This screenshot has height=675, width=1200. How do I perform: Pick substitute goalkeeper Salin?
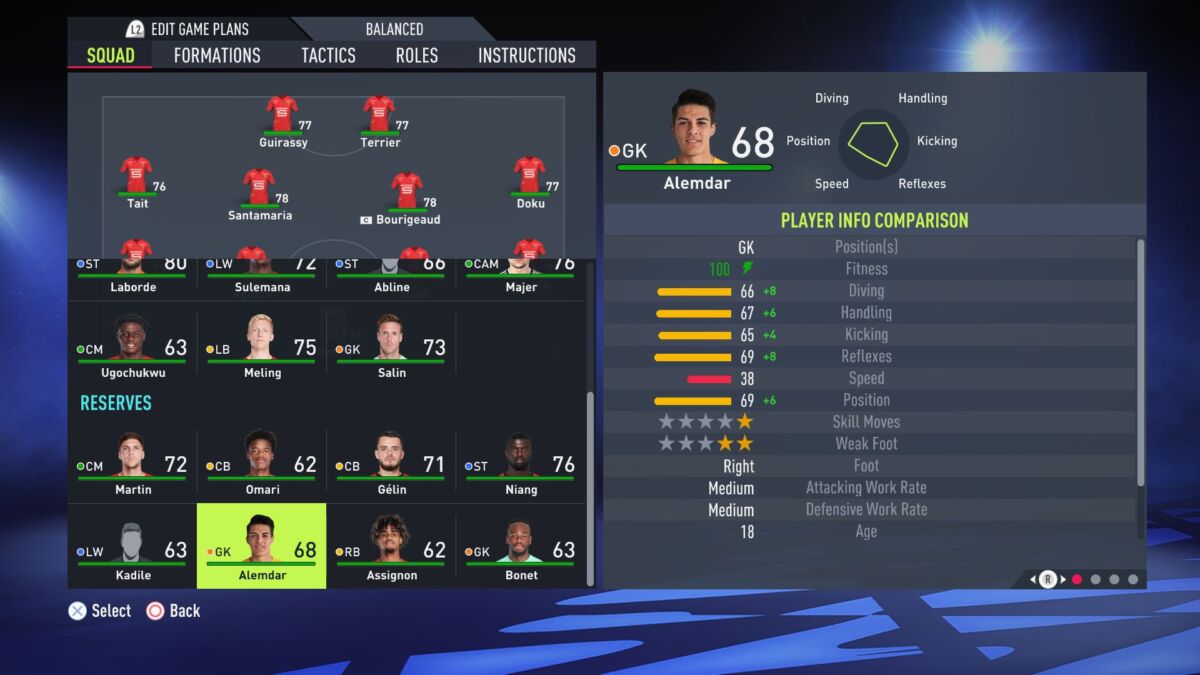click(391, 345)
